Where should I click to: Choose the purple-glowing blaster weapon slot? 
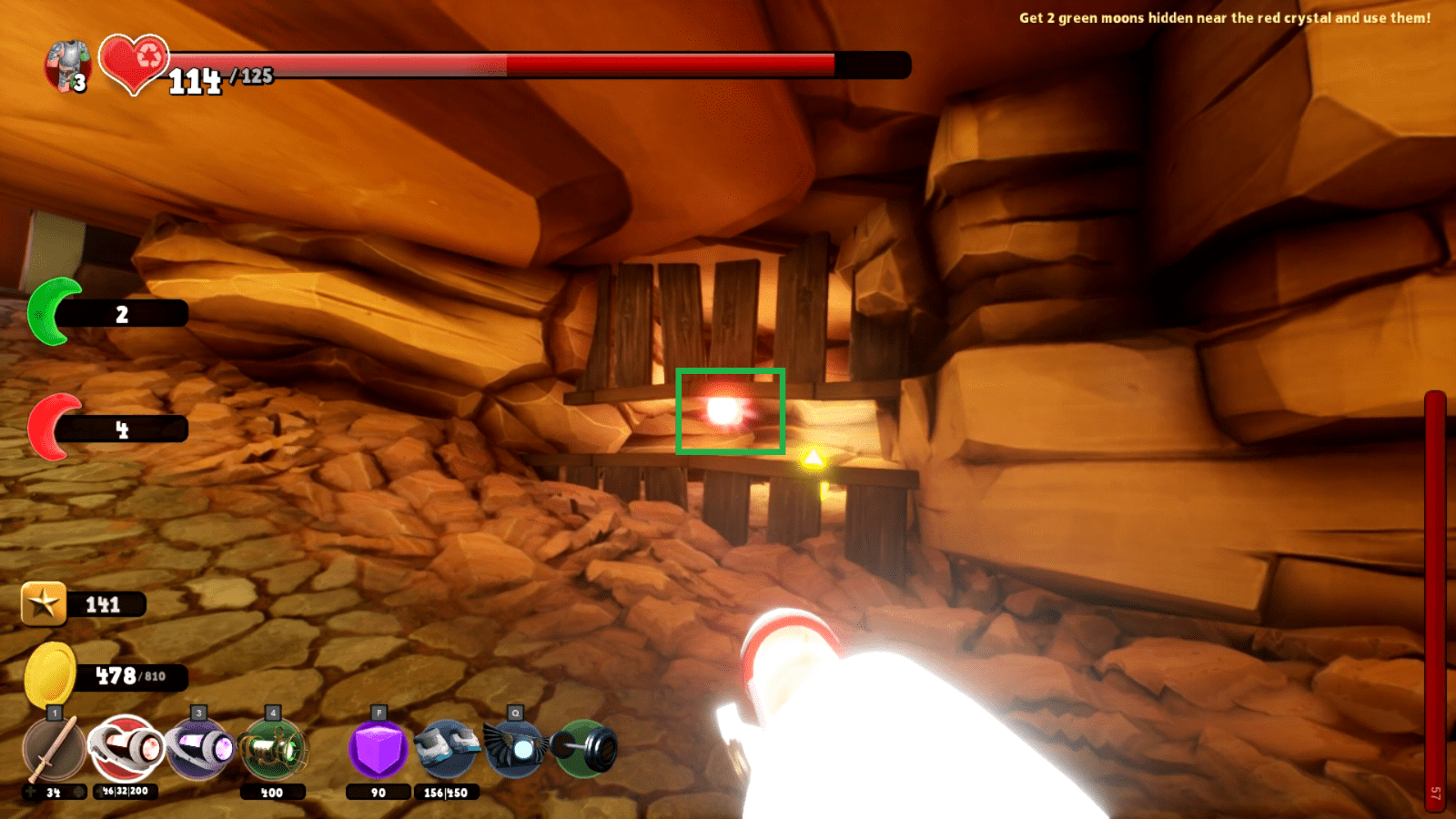pos(199,748)
